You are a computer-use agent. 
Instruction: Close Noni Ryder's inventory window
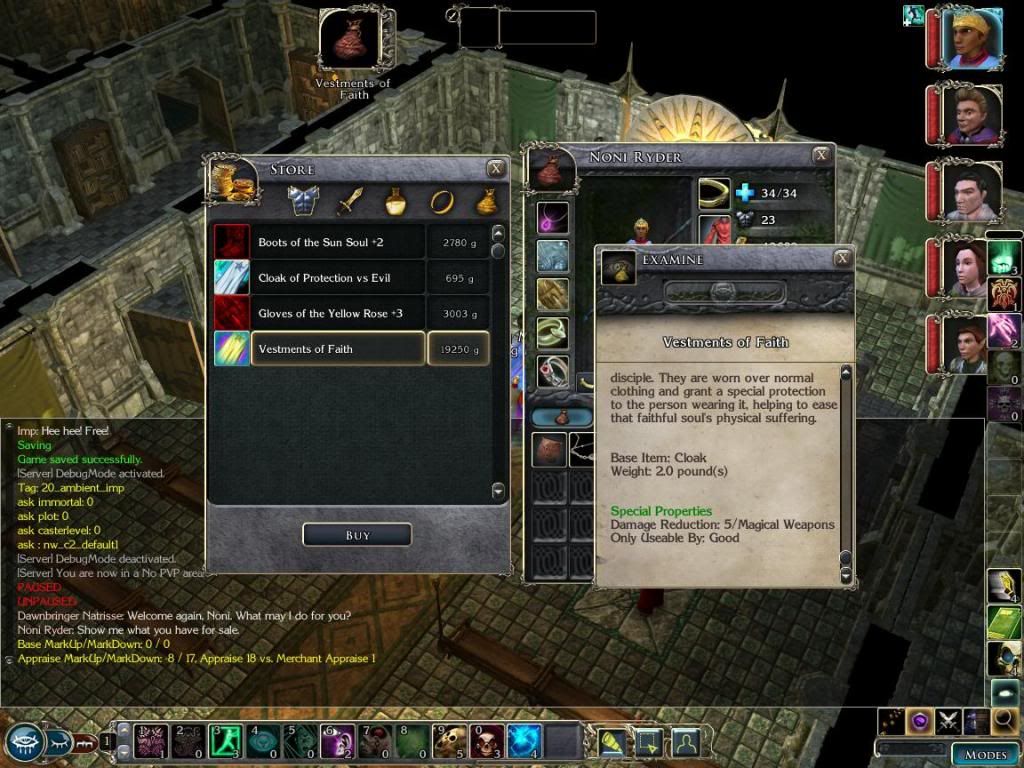[x=821, y=155]
